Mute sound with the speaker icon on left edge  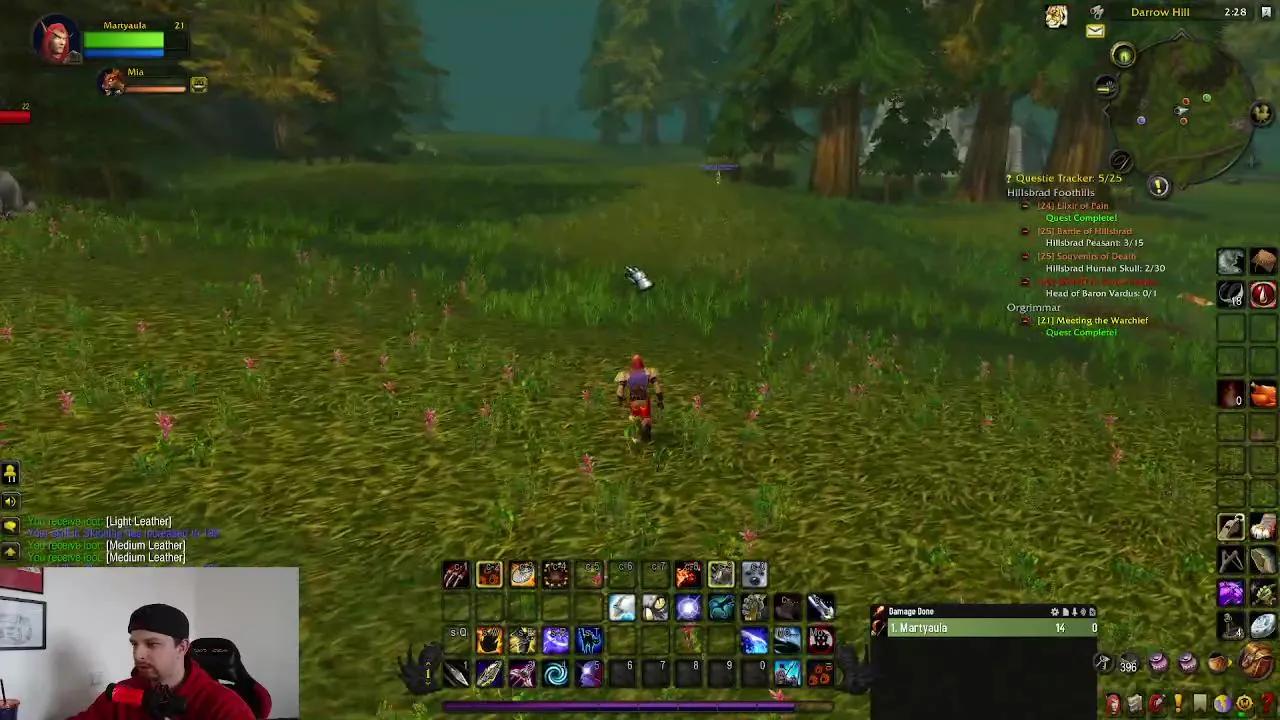tap(10, 501)
